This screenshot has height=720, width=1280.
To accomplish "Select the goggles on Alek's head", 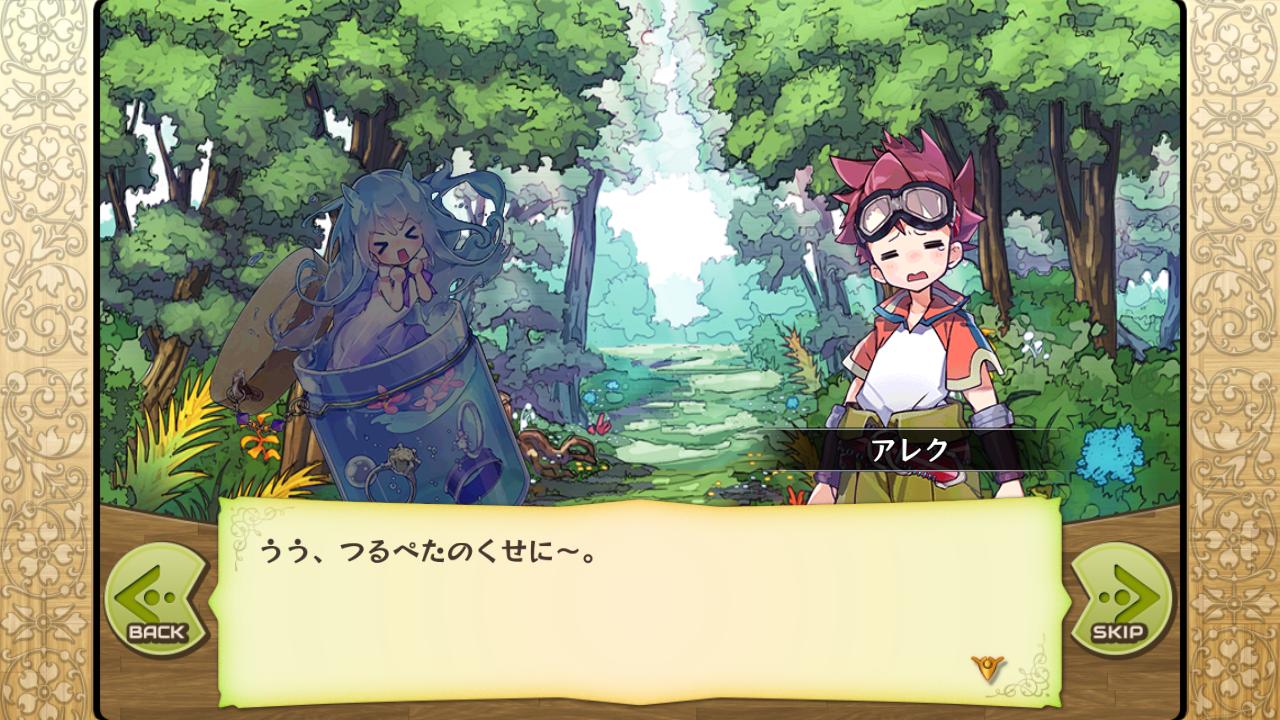I will [x=905, y=205].
